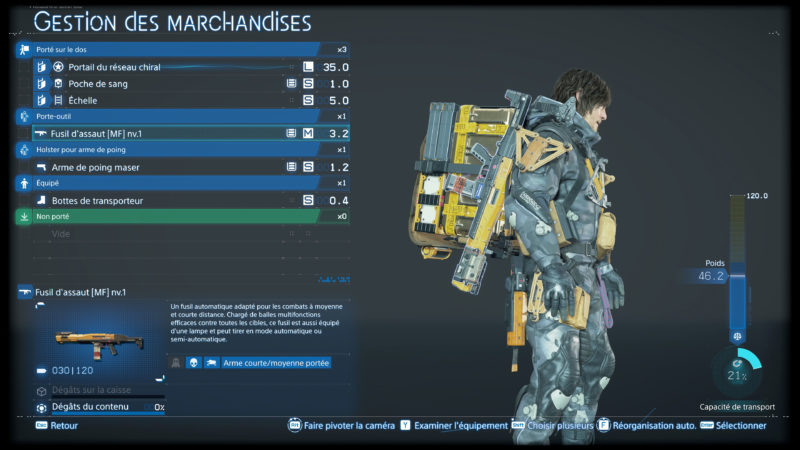Select the Non porté section header
Screen dimensions: 800x450
point(180,216)
